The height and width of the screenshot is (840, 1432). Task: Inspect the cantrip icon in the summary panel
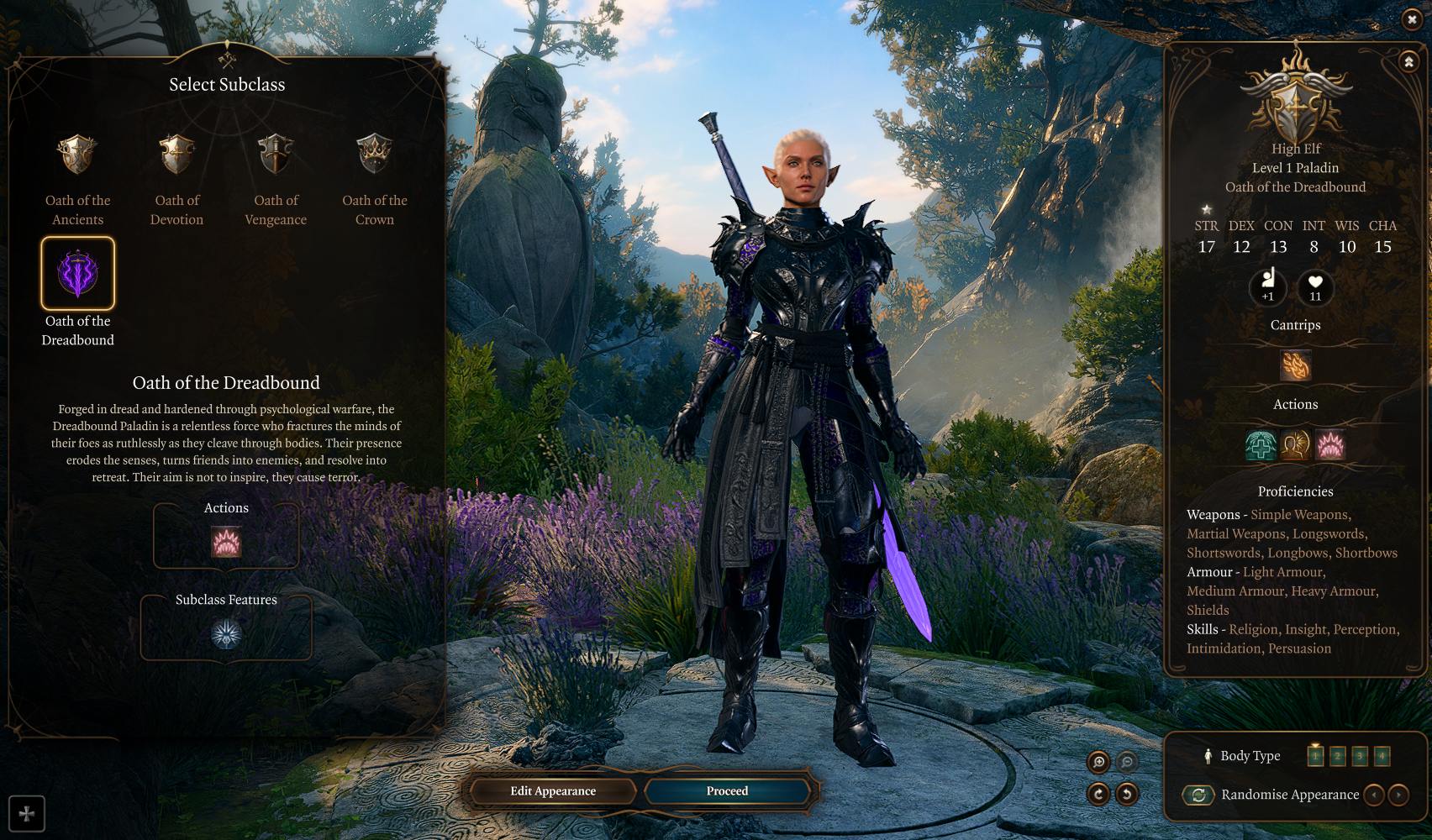tap(1295, 366)
